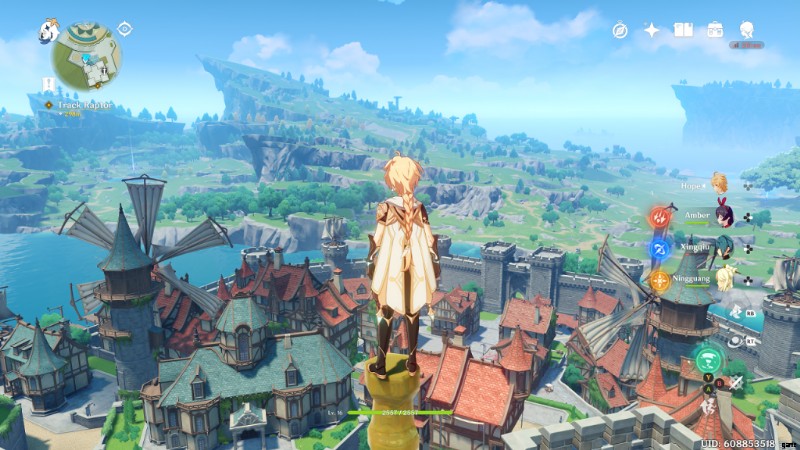
Task: Activate the orange Geo skill orb
Action: (x=661, y=280)
